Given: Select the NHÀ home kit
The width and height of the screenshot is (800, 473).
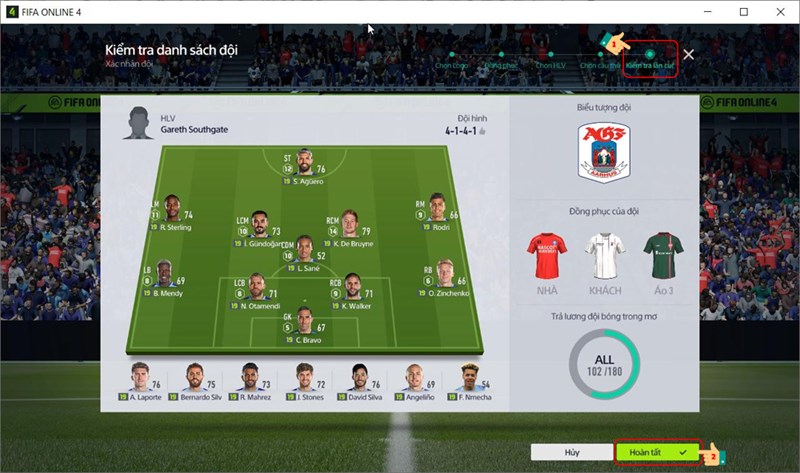Looking at the screenshot, I should [x=547, y=258].
